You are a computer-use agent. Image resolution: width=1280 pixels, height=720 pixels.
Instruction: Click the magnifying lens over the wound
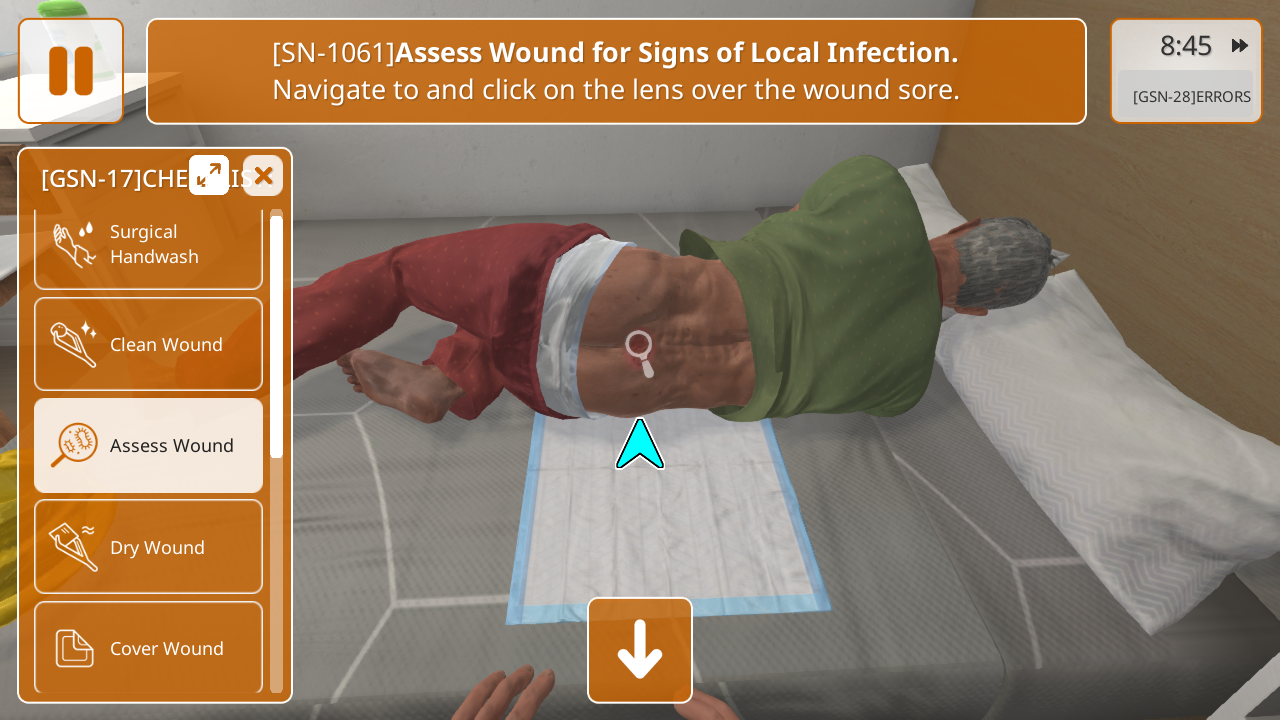639,352
